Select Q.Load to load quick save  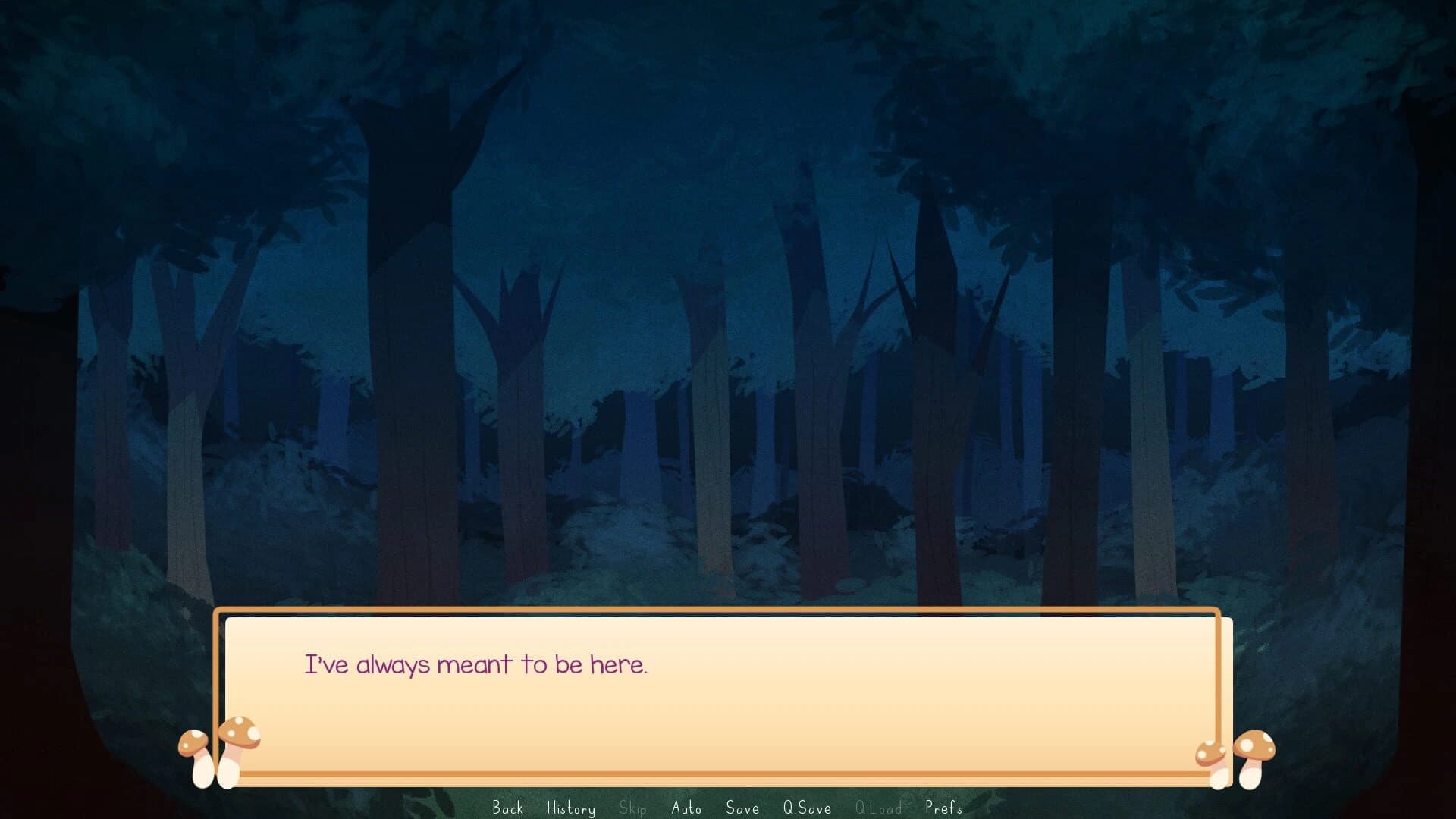pyautogui.click(x=880, y=808)
